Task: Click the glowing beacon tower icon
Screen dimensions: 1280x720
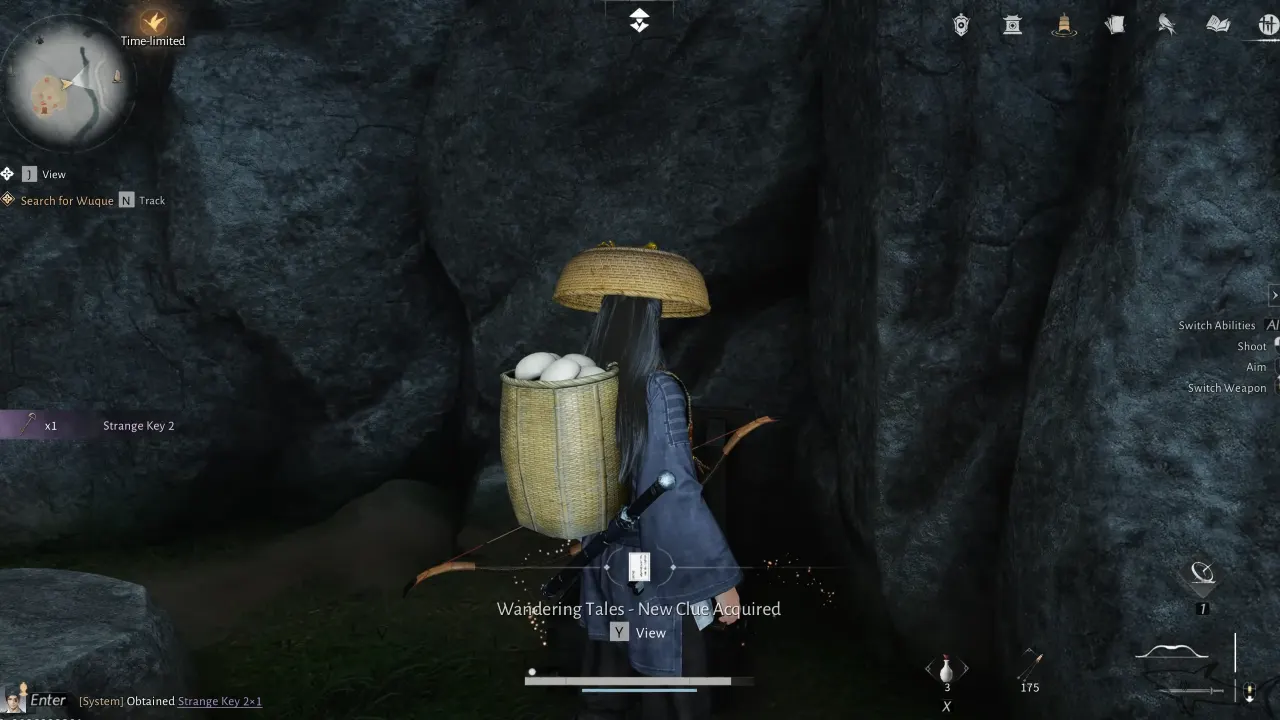Action: point(1064,25)
